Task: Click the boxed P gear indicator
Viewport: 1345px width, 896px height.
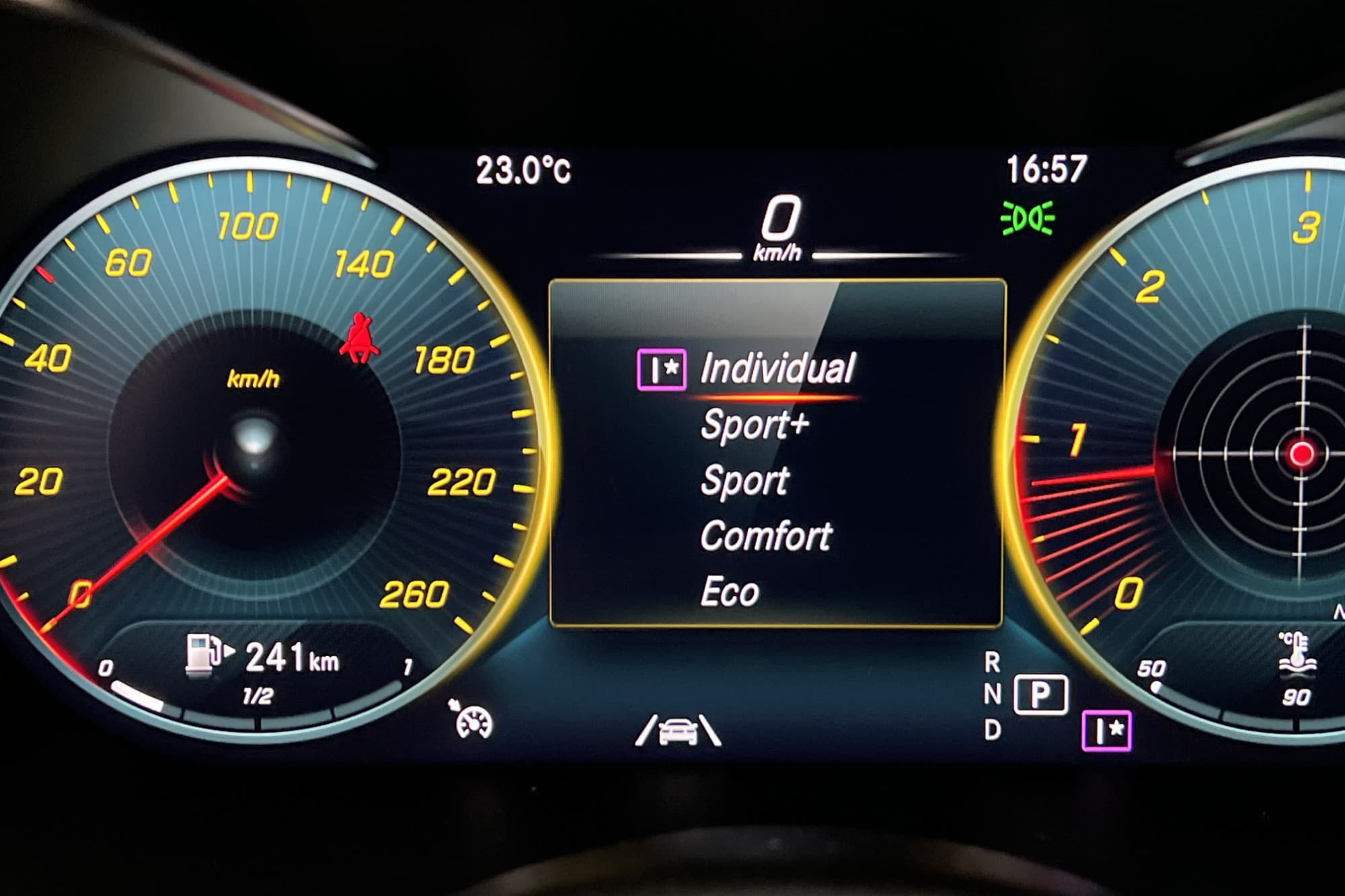Action: pyautogui.click(x=1040, y=694)
